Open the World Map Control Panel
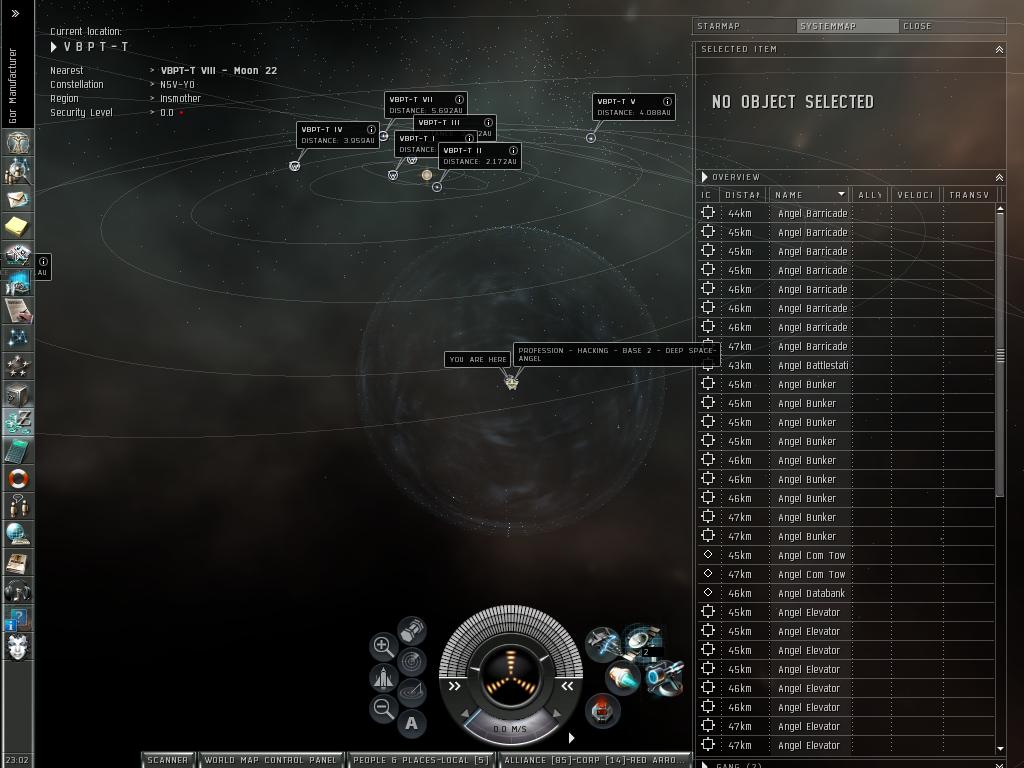This screenshot has width=1024, height=768. [271, 760]
